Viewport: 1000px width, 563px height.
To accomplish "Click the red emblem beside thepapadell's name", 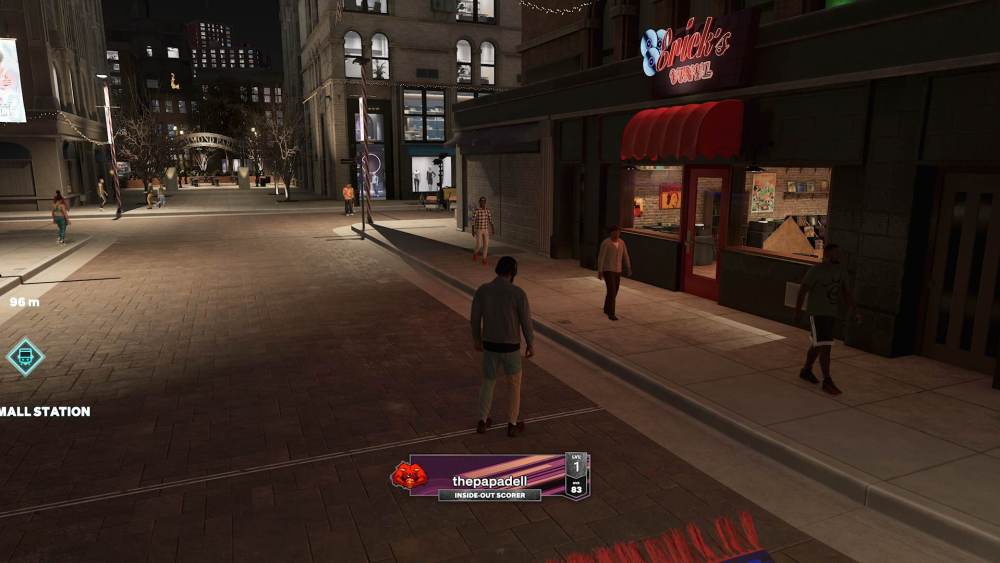I will click(x=408, y=475).
